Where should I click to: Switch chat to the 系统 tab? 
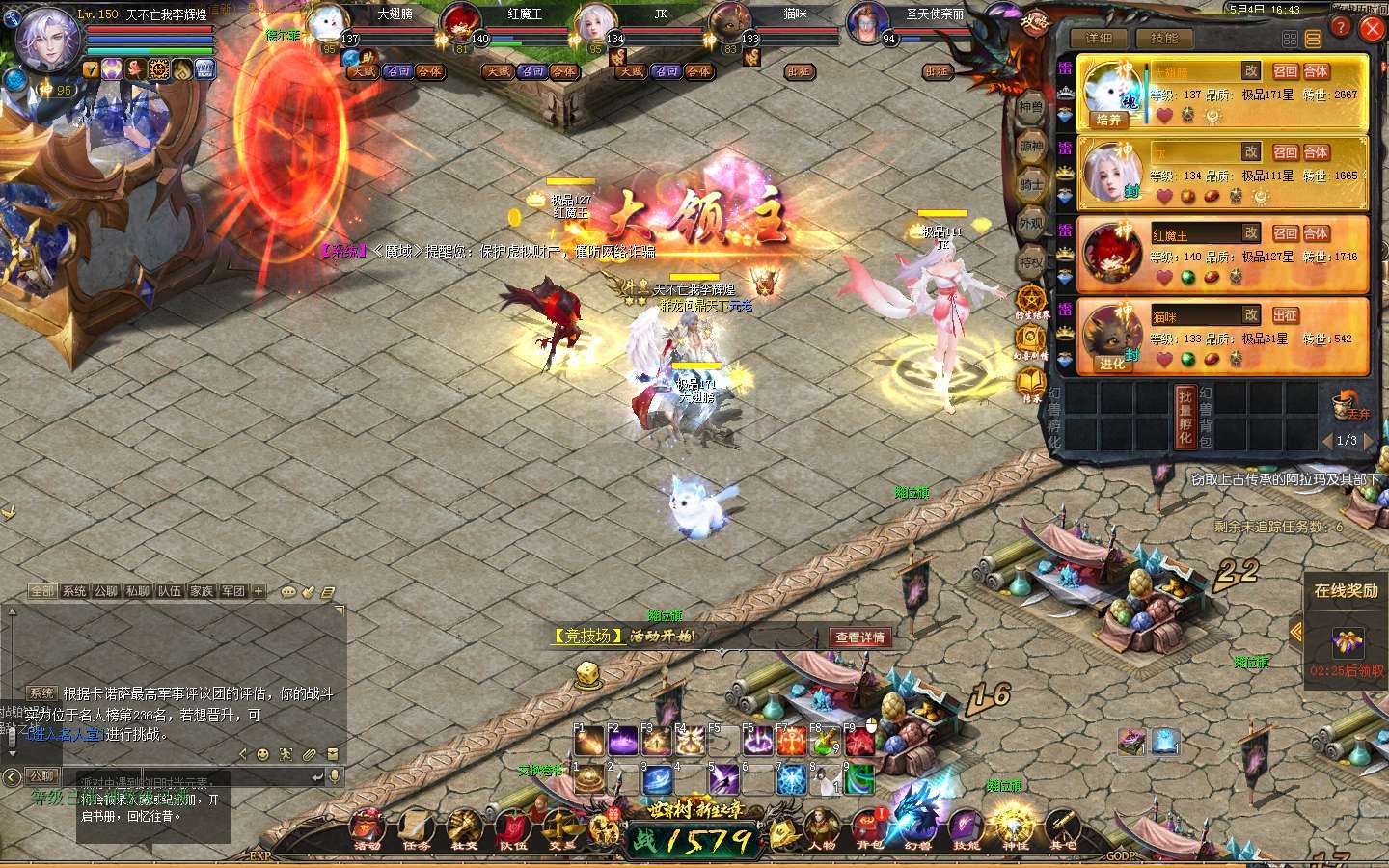74,591
